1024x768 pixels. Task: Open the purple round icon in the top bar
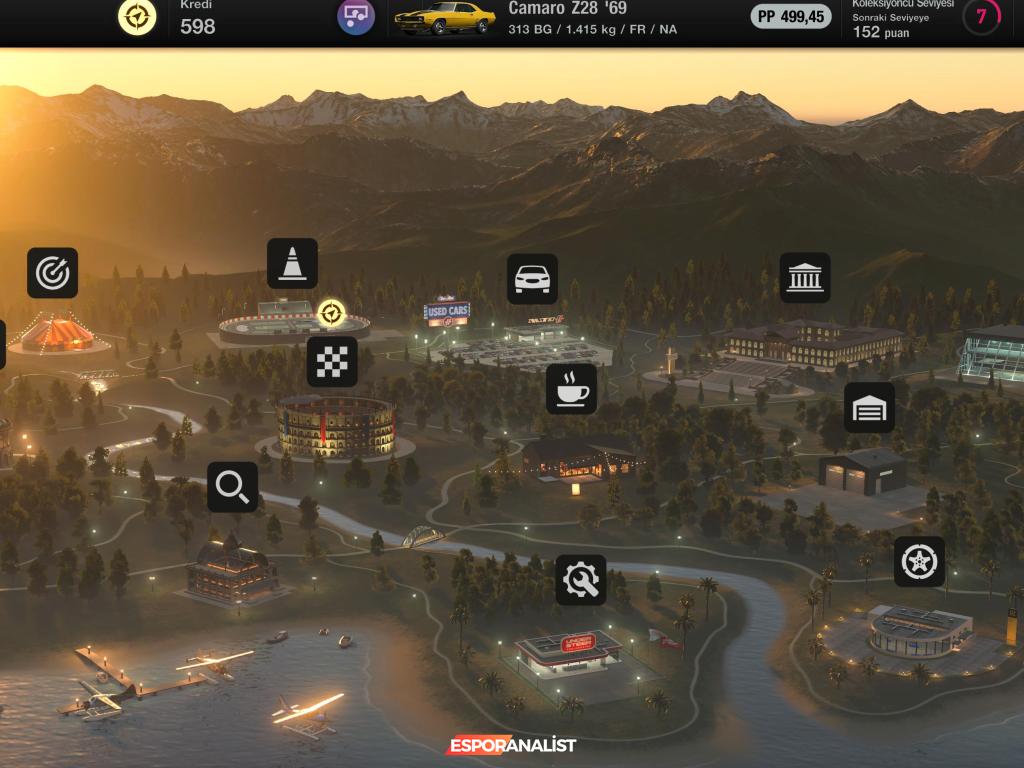[356, 16]
